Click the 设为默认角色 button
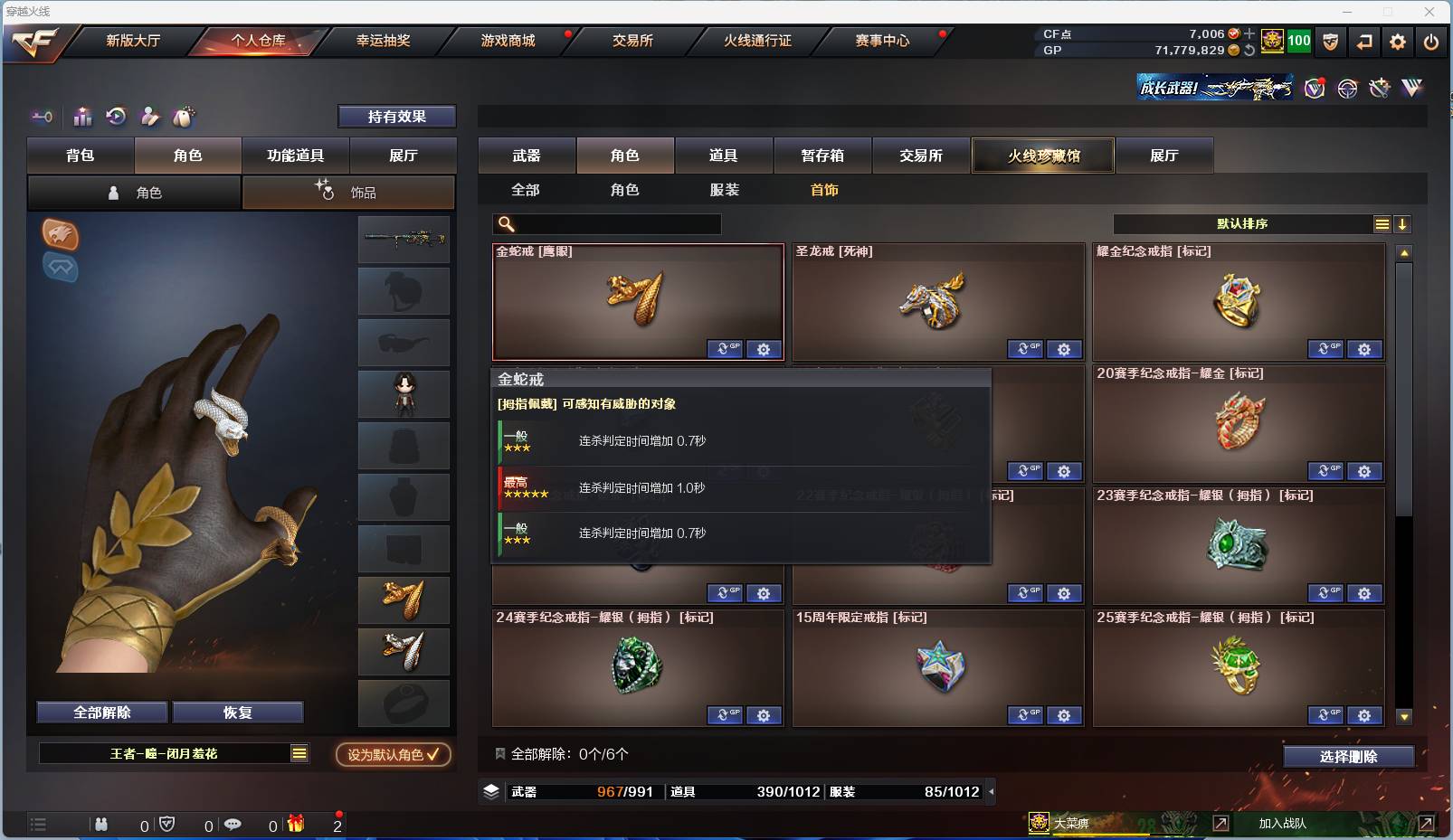The width and height of the screenshot is (1453, 840). click(x=393, y=754)
